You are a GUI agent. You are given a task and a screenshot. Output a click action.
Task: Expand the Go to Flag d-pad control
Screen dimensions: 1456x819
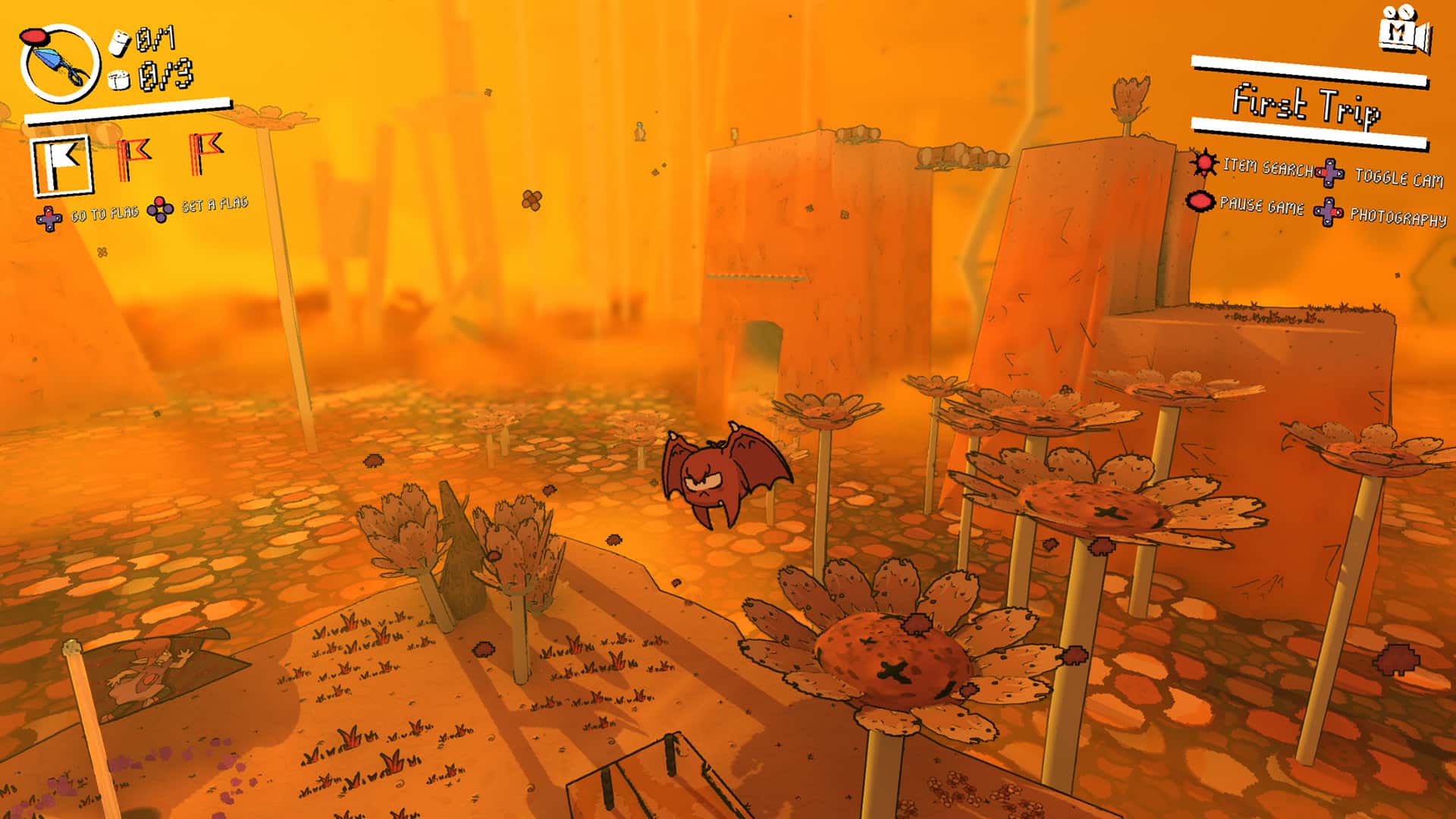pos(47,218)
